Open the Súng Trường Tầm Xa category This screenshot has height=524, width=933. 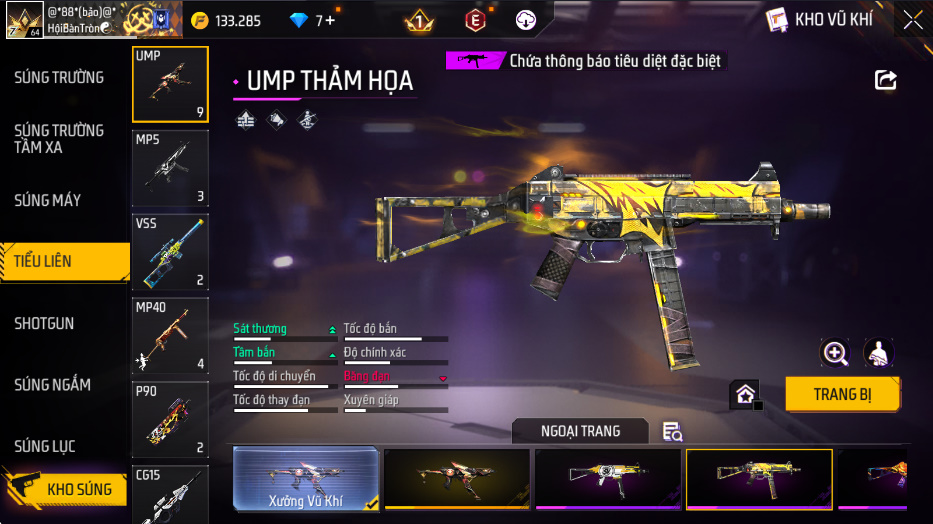59,139
